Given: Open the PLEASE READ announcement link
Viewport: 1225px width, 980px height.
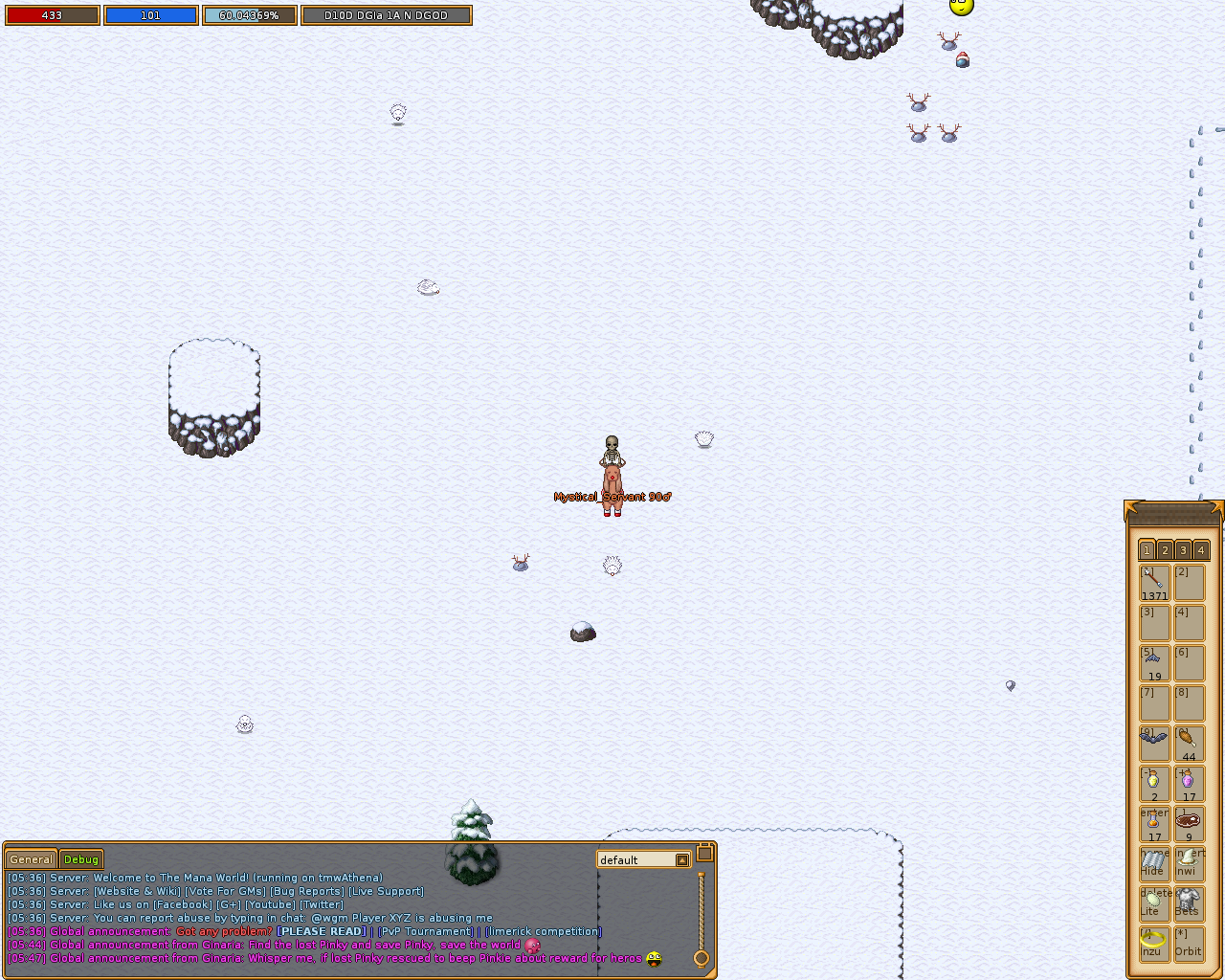Looking at the screenshot, I should point(321,931).
